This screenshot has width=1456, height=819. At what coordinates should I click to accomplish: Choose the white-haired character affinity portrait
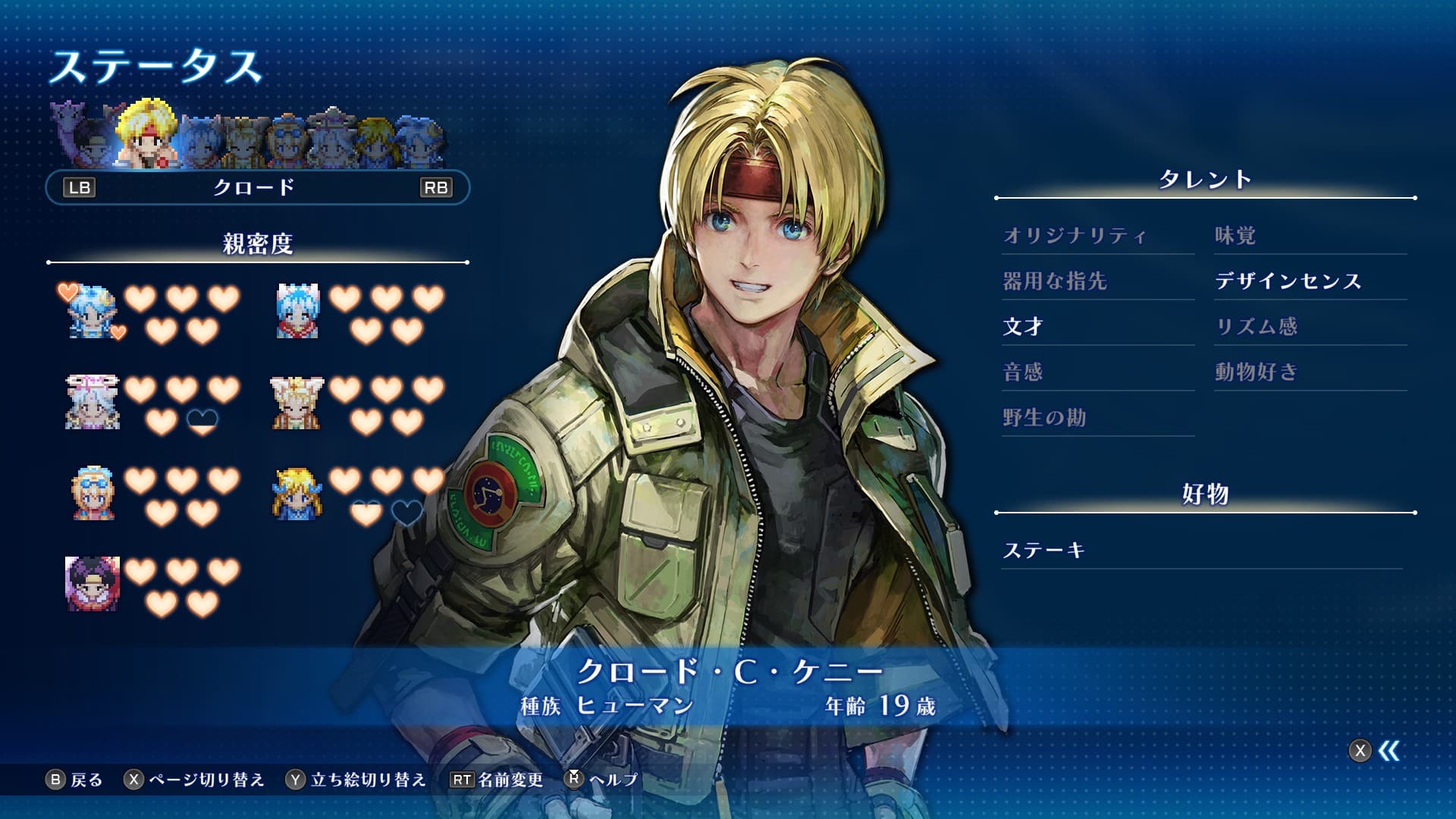pyautogui.click(x=93, y=402)
